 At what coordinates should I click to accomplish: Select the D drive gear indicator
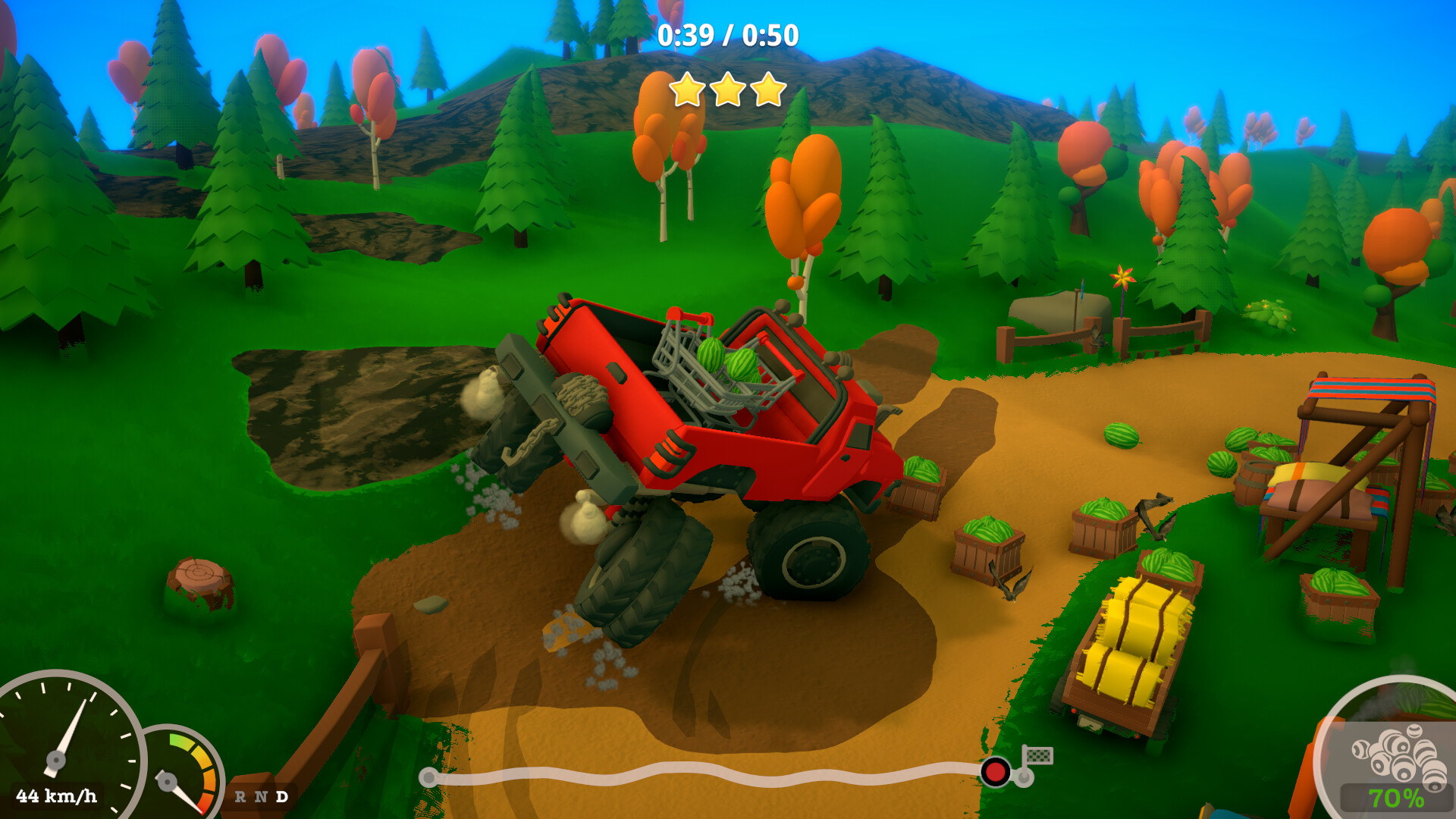pos(282,795)
